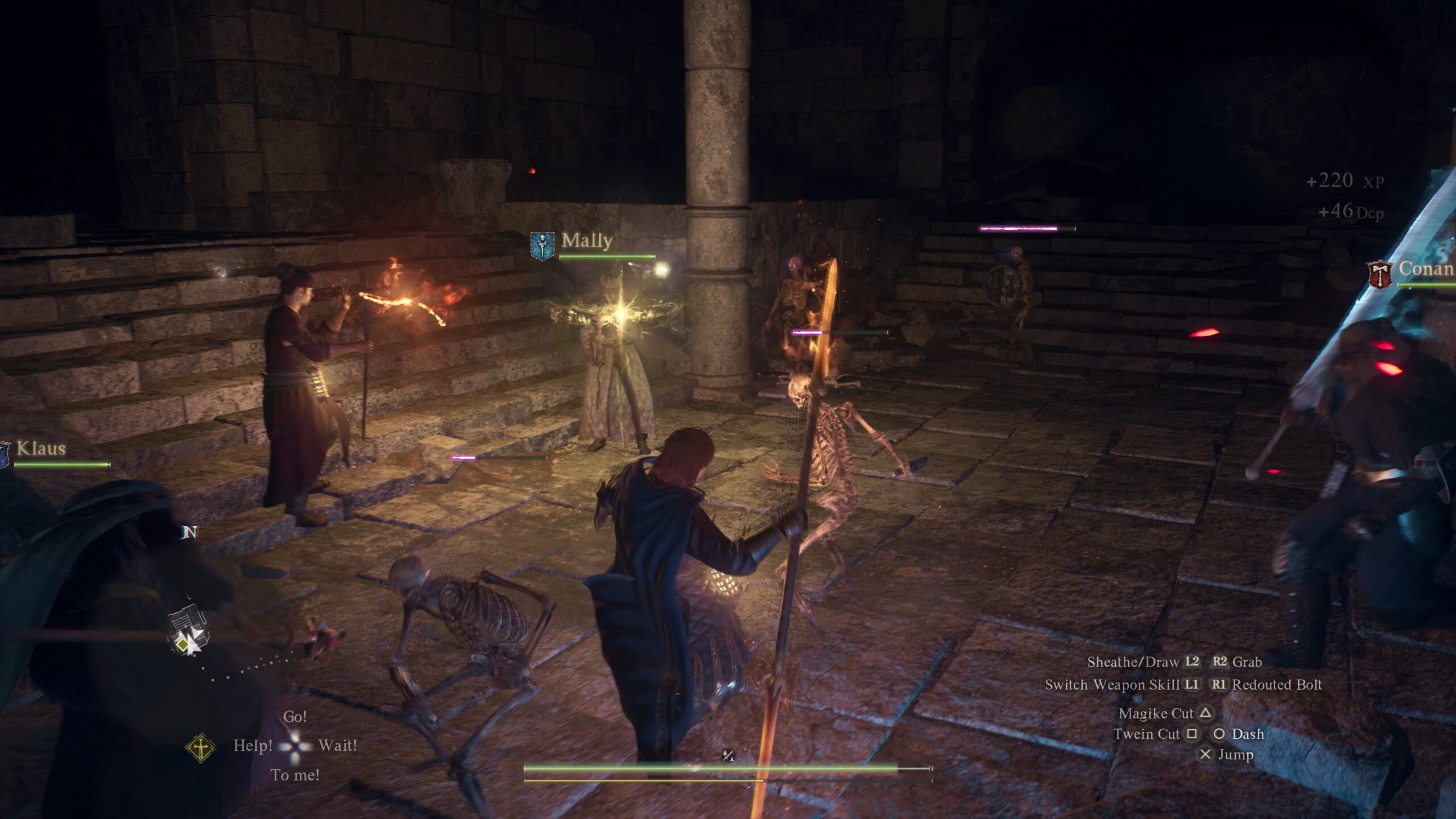Choose the "Go!" pawn command
This screenshot has height=819, width=1456.
[295, 717]
